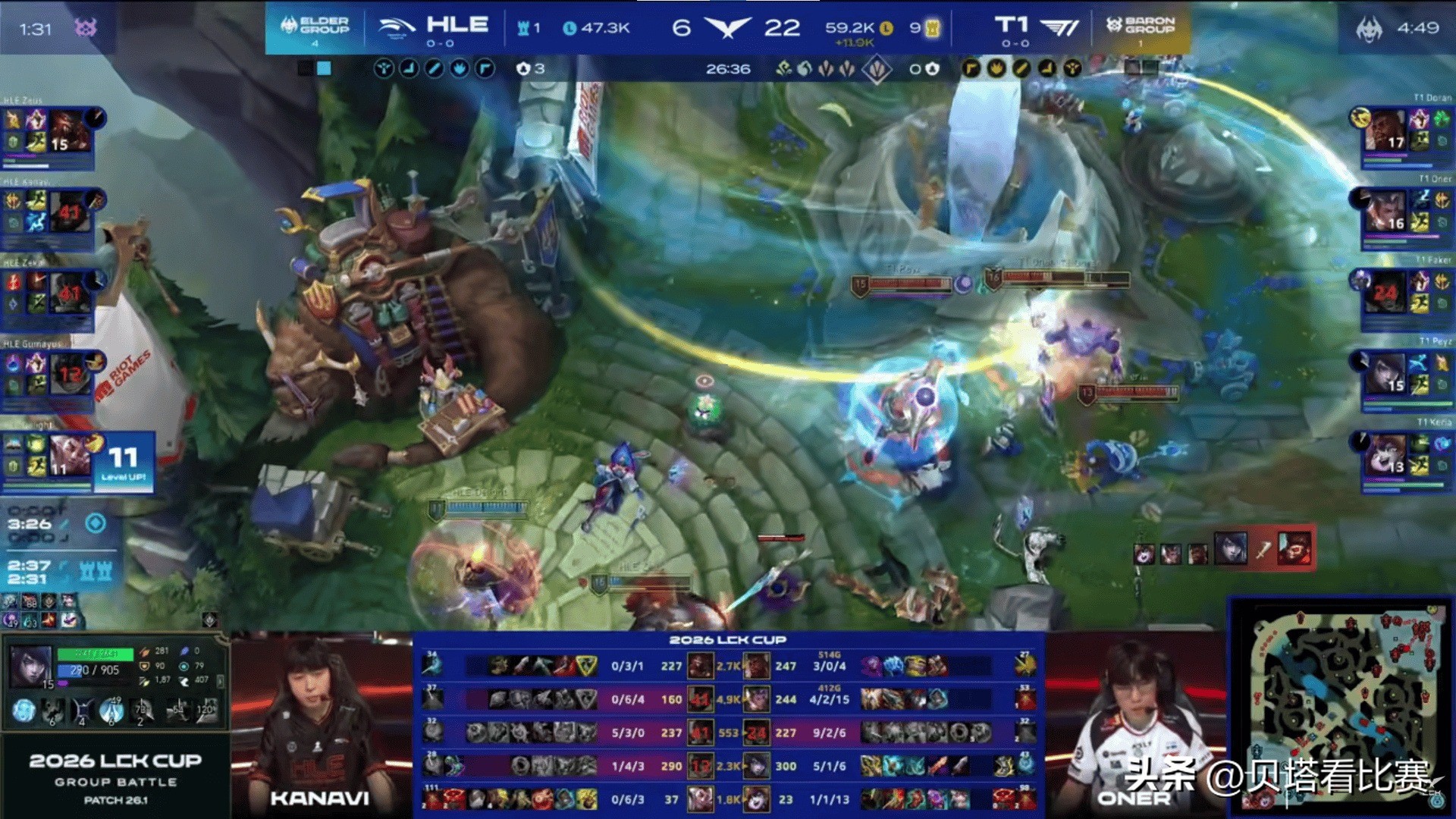Select HLE Gumayusi's champion portrait
1456x819 pixels.
click(69, 372)
